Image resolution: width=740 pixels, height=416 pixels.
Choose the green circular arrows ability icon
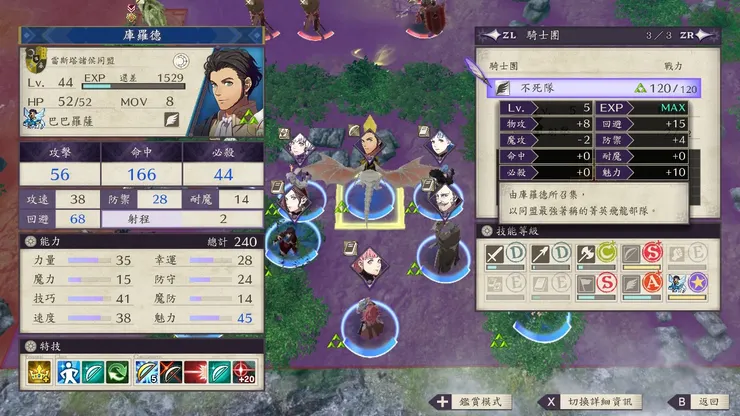click(119, 372)
